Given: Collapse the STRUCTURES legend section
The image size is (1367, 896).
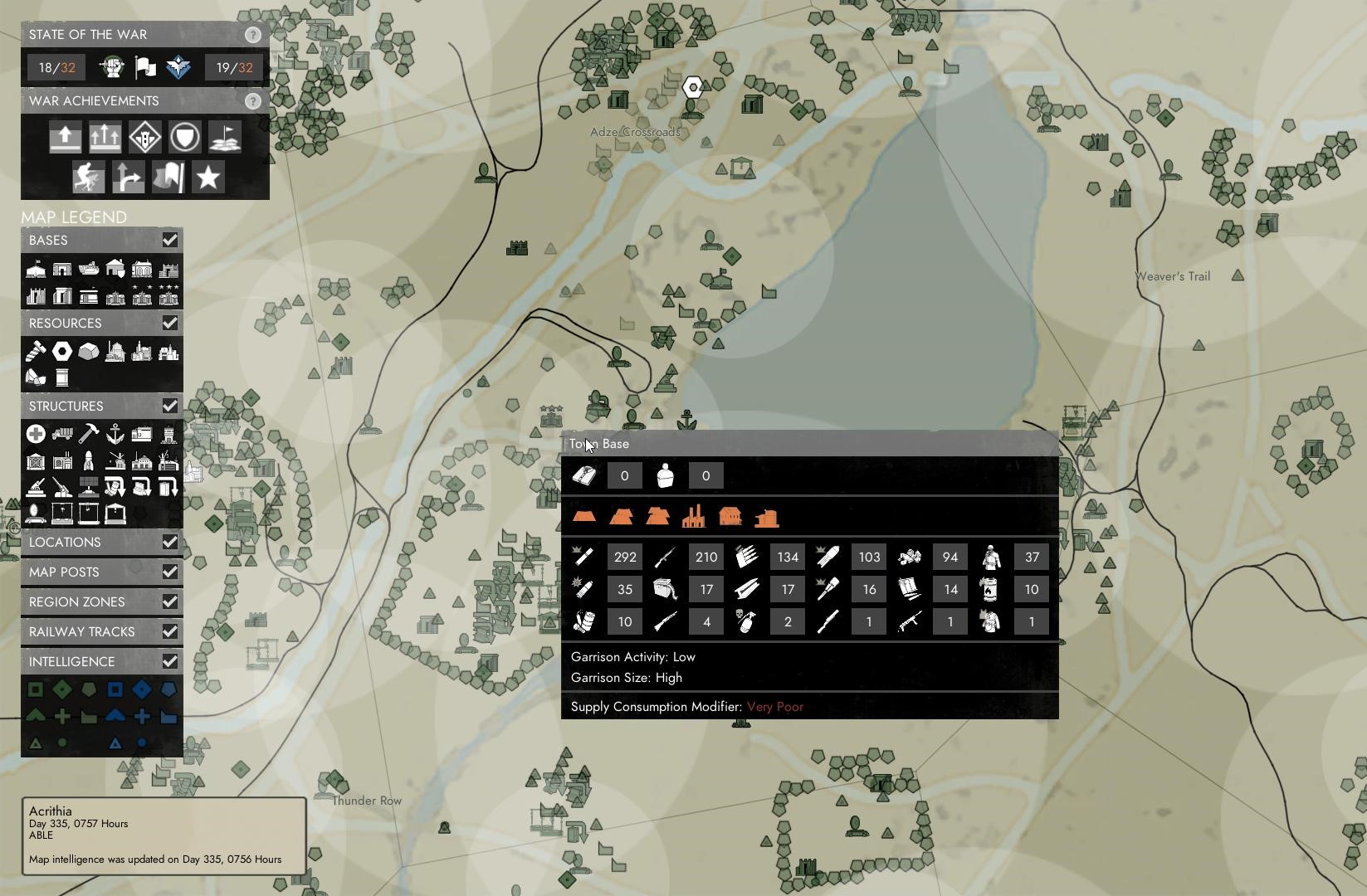Looking at the screenshot, I should [x=170, y=406].
